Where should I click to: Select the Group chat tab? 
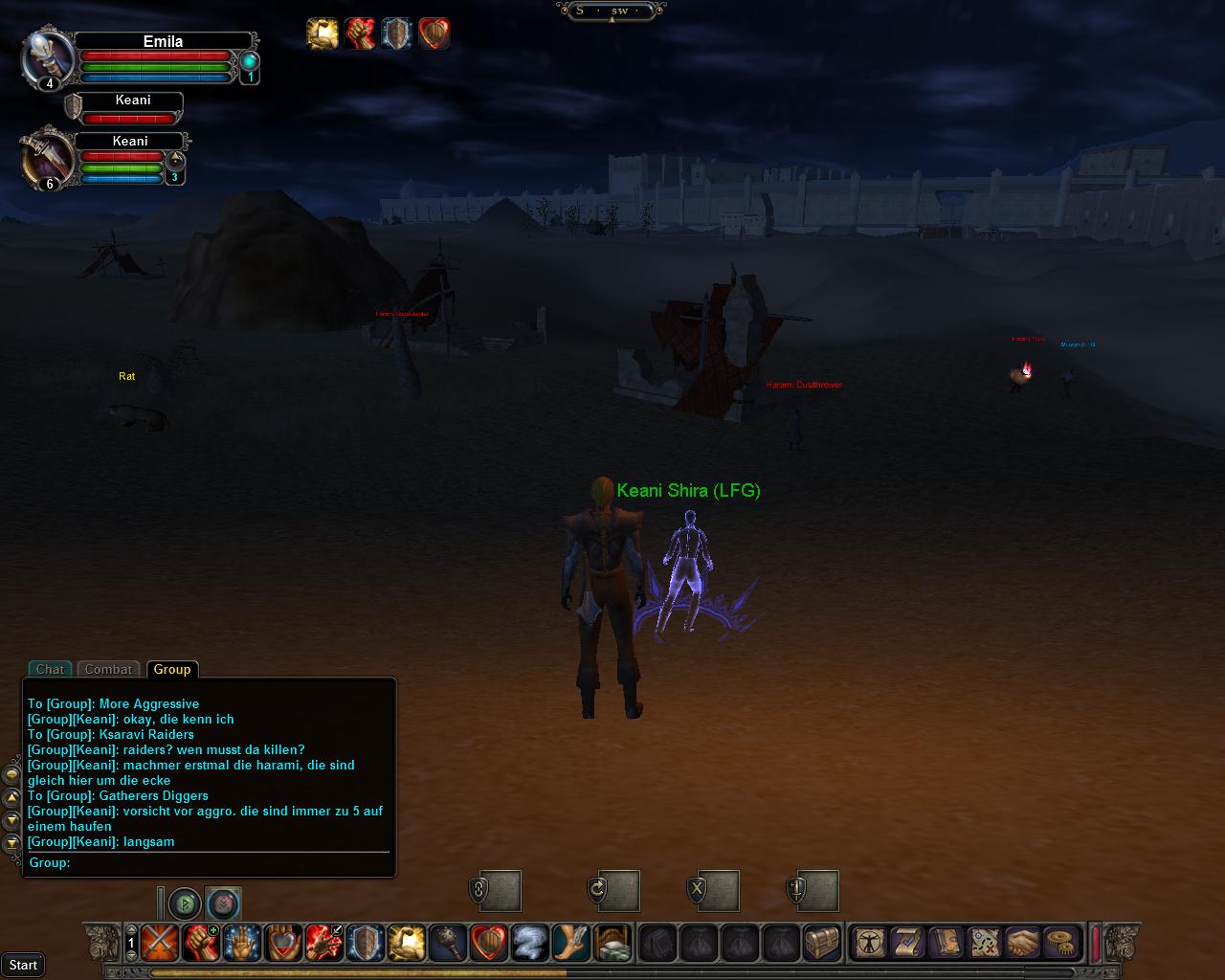pyautogui.click(x=172, y=669)
